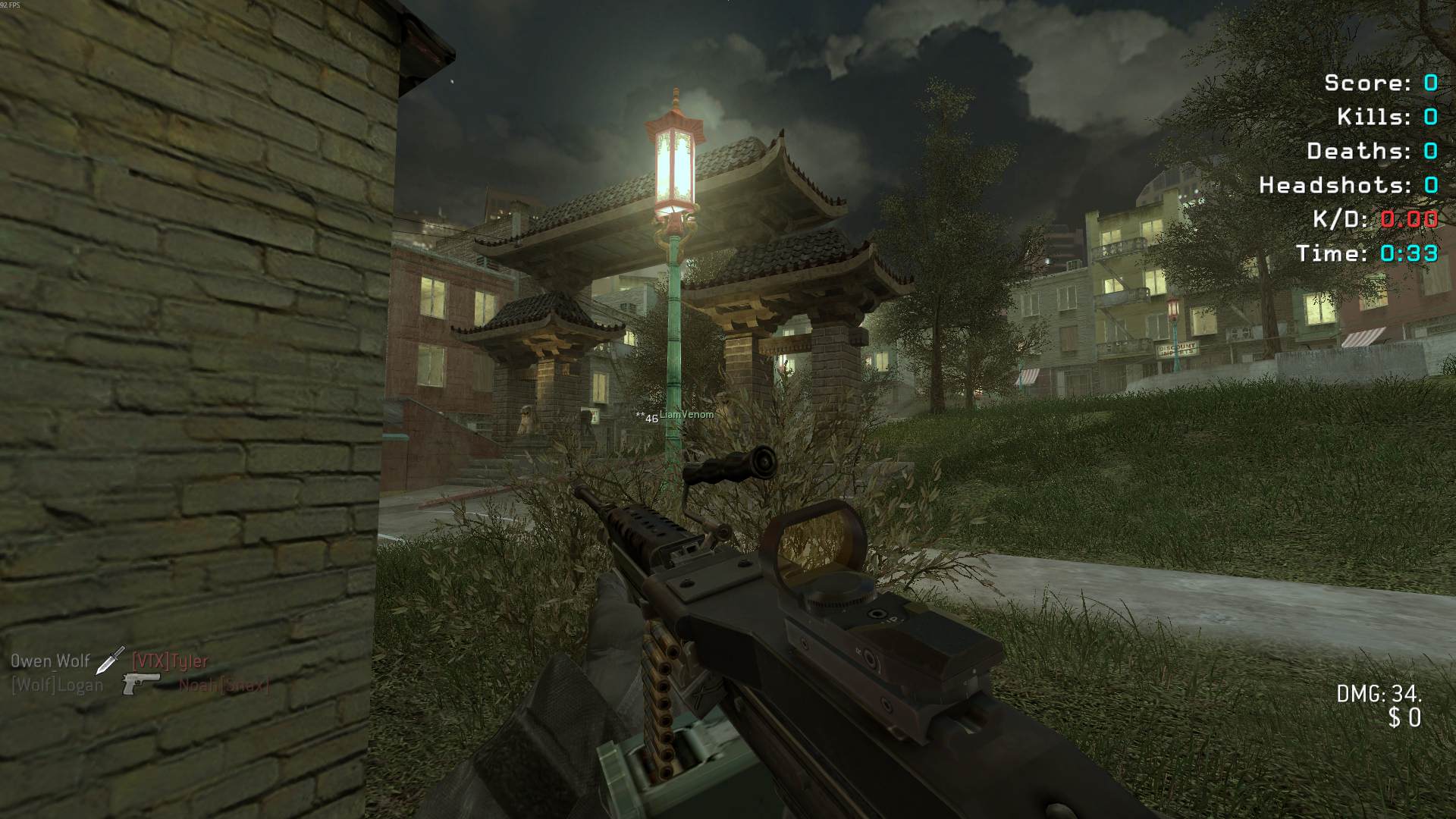Select [VTX]Tyler's name in the kill feed
The width and height of the screenshot is (1456, 819).
click(170, 661)
